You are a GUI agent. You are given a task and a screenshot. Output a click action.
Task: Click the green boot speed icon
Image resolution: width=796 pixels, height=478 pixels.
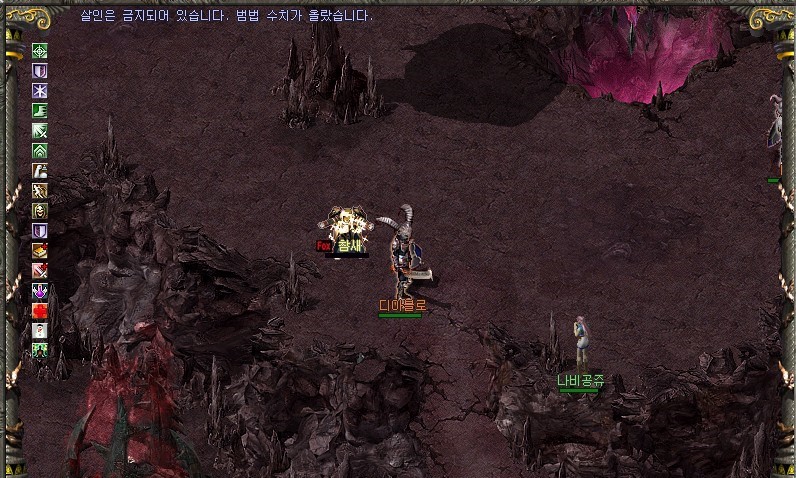click(40, 111)
